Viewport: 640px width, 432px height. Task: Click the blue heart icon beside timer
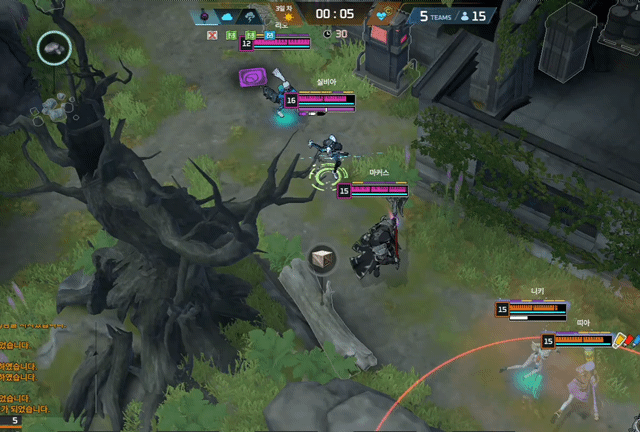(382, 16)
